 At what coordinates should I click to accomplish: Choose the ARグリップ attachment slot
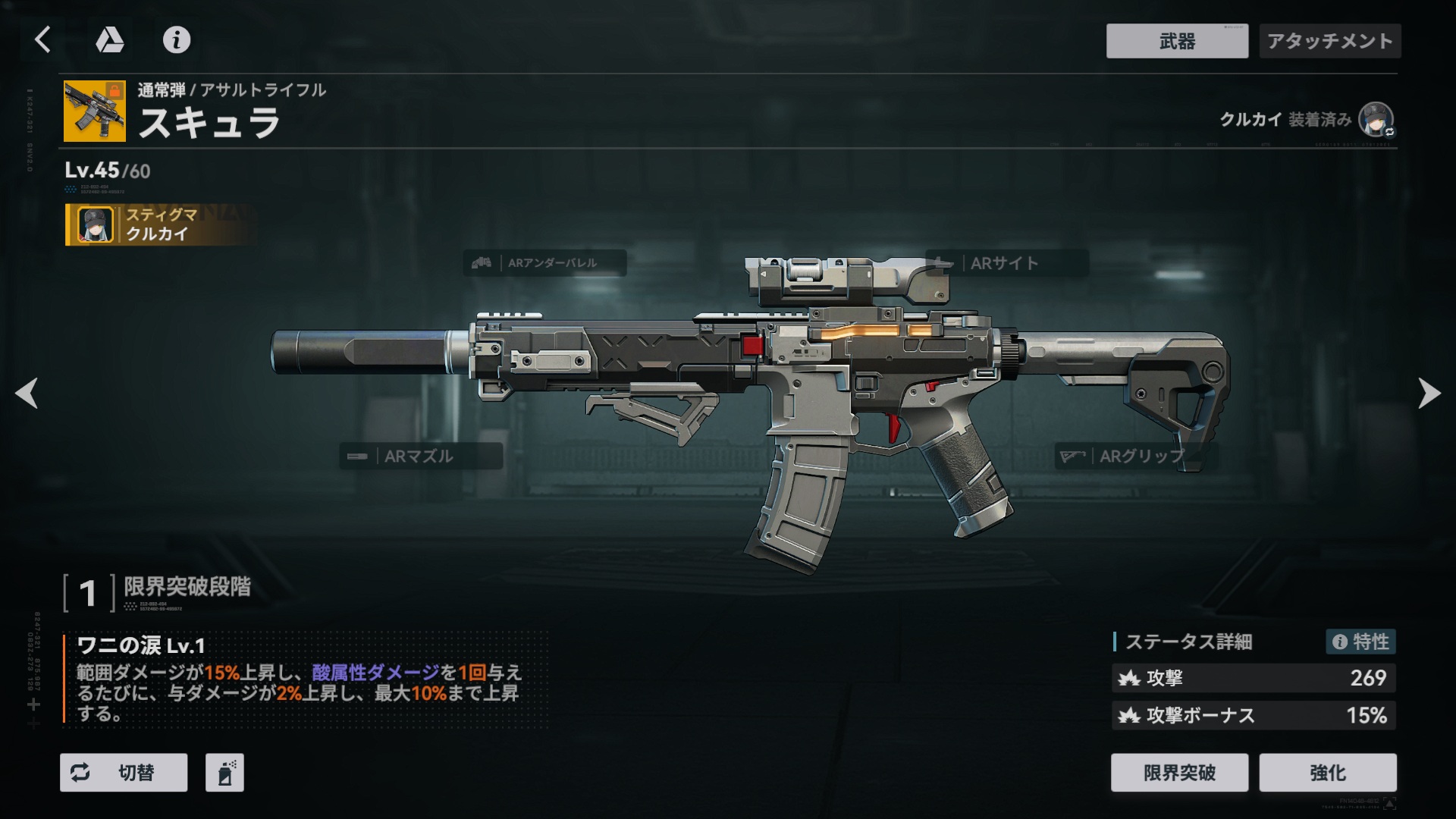pos(1135,456)
